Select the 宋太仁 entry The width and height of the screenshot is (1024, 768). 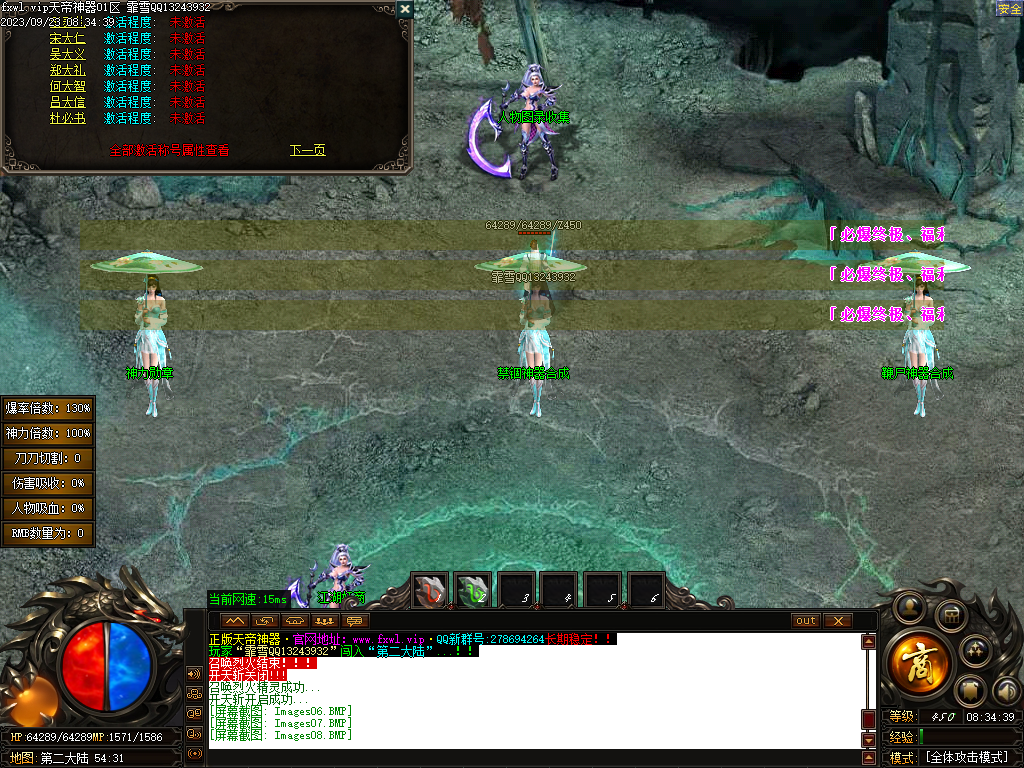click(67, 38)
